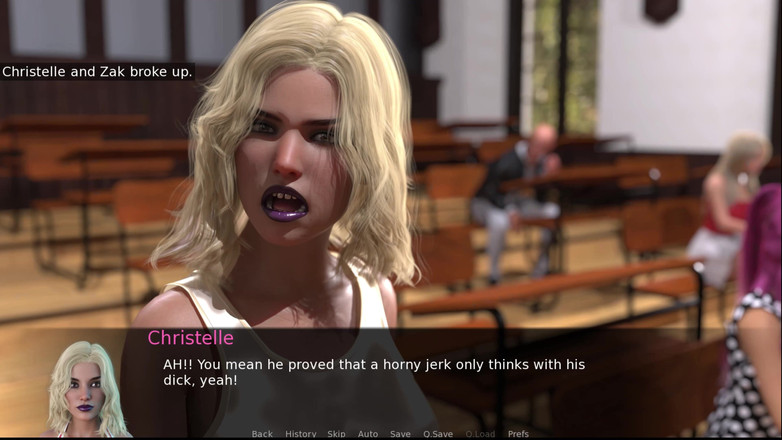Open the Save game screen
Screen dimensions: 782x440
(x=400, y=434)
